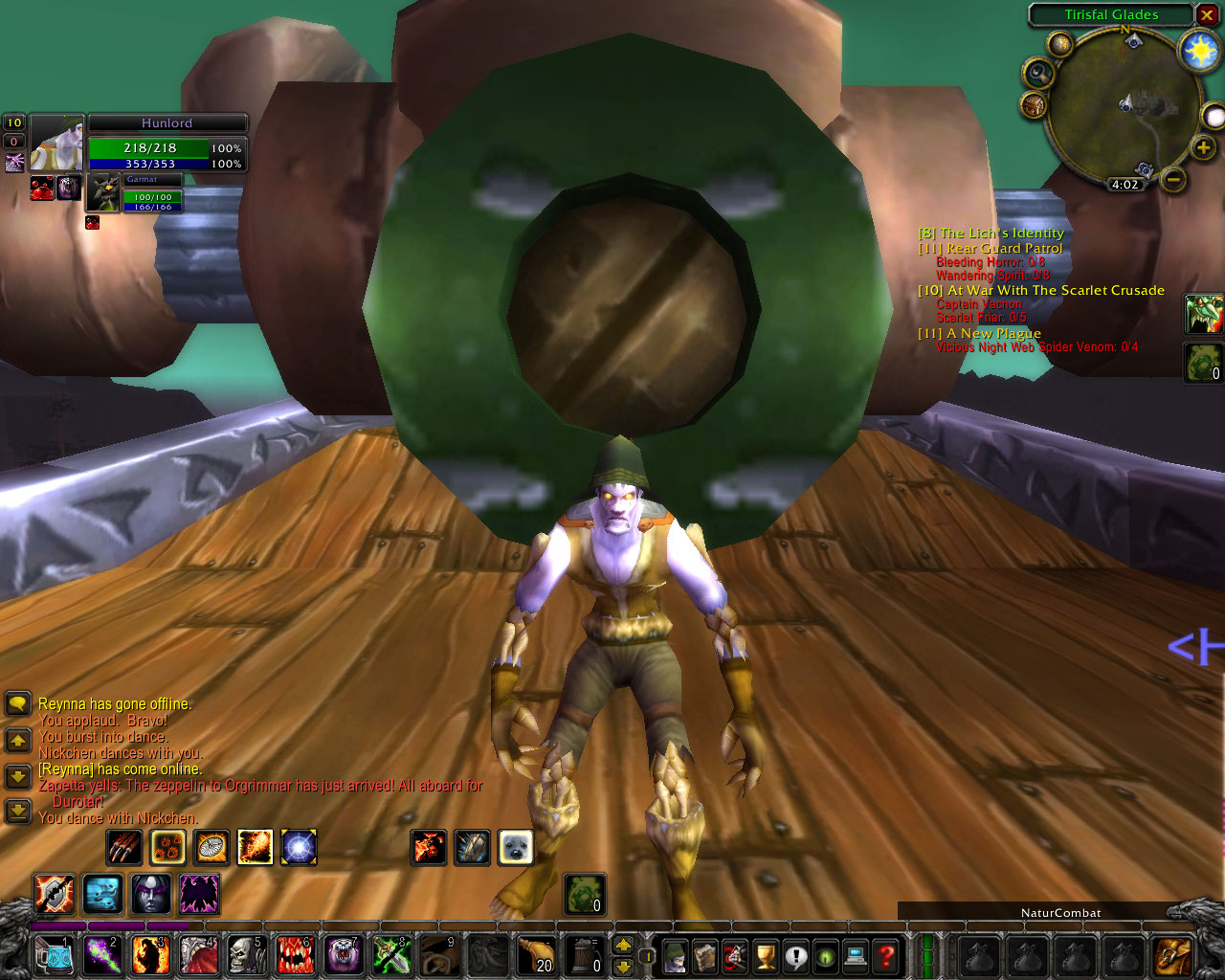Click Hunlord's player portrait
The height and width of the screenshot is (980, 1225).
(56, 144)
